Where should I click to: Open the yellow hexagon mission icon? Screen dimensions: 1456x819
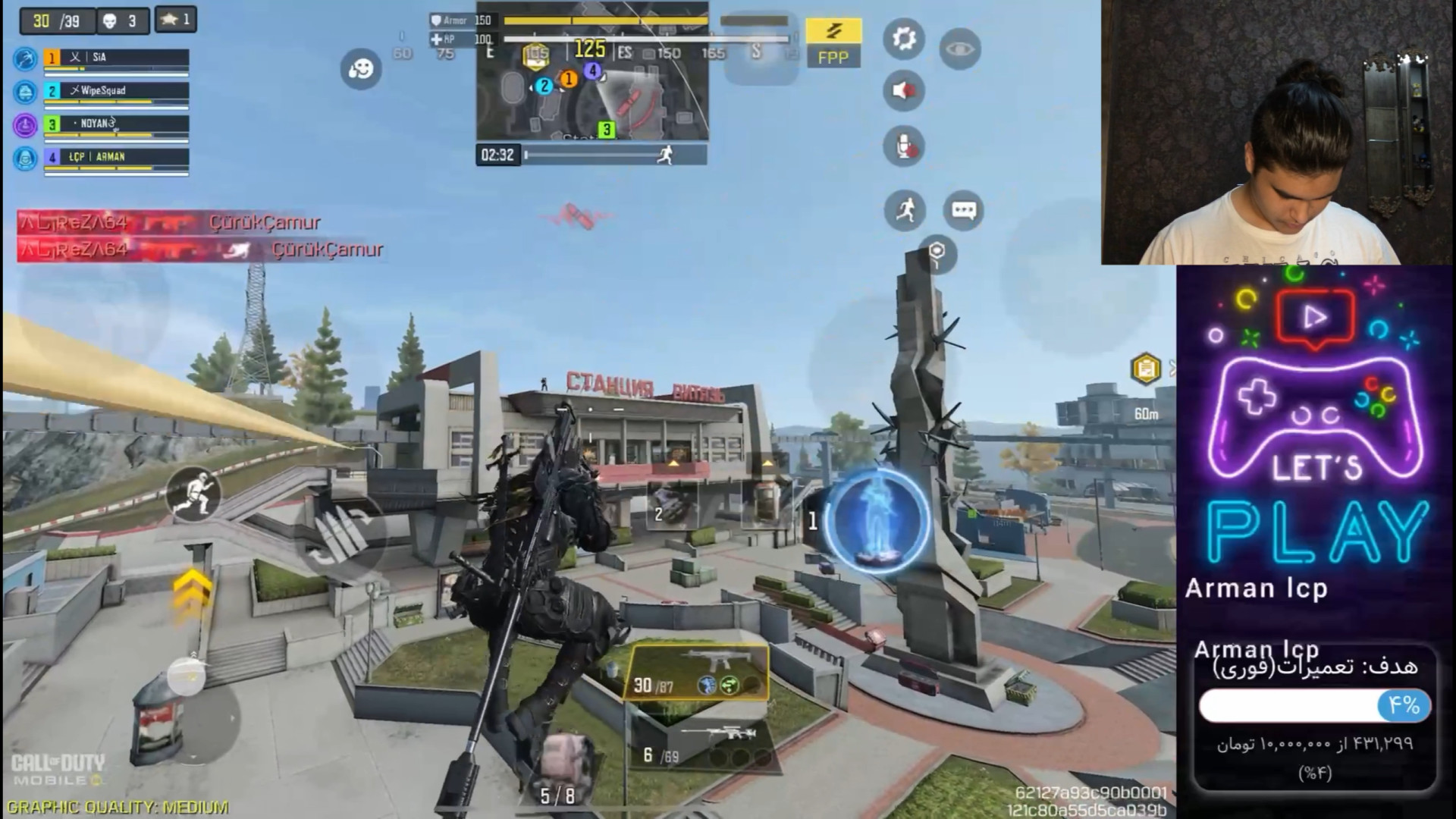1145,369
